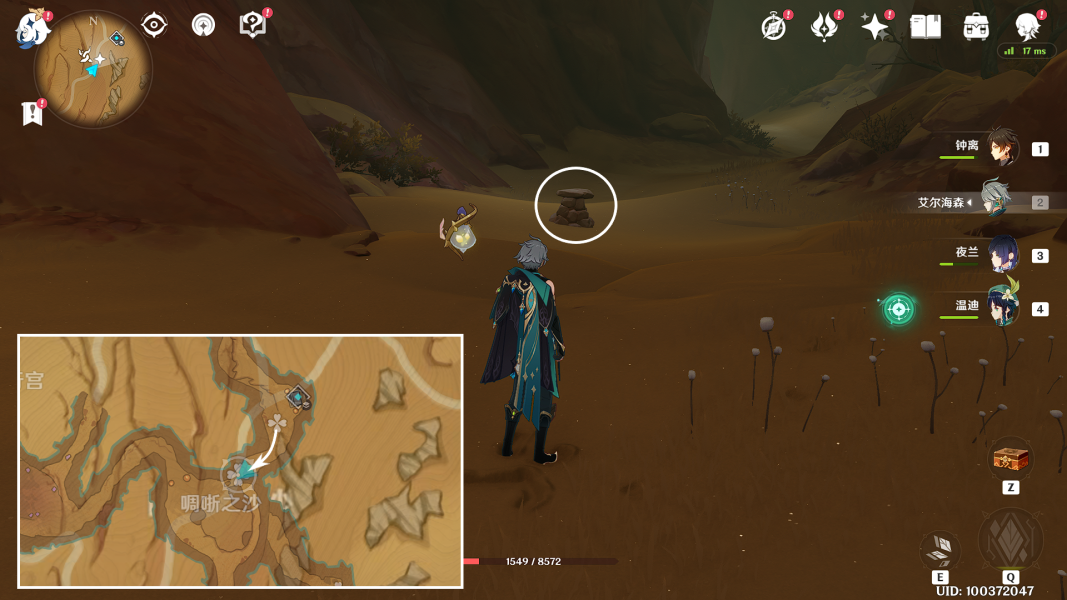Open the inventory backpack

tap(976, 27)
